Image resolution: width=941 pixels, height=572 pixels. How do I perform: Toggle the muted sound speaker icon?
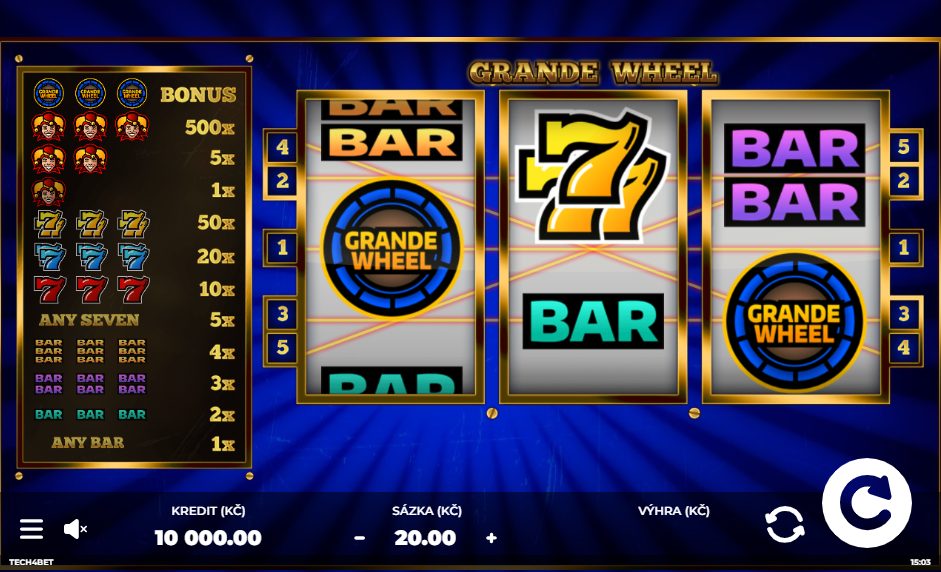[75, 529]
